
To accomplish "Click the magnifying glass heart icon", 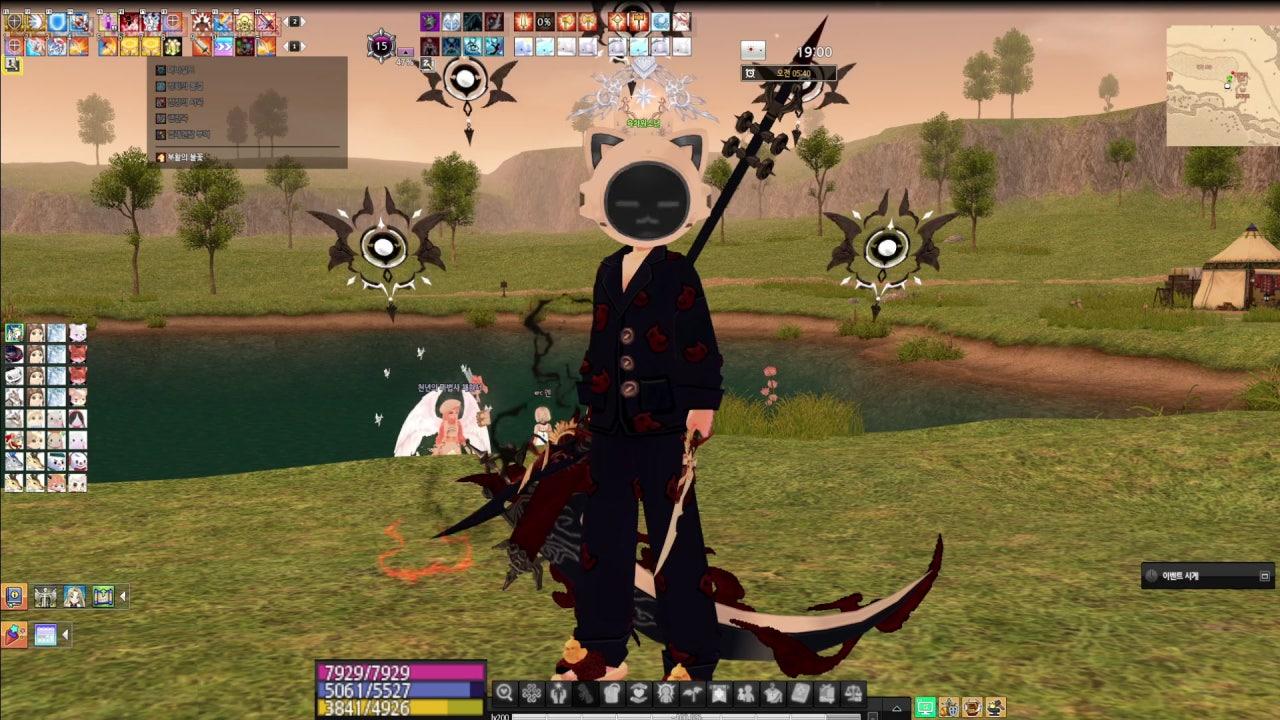I will pyautogui.click(x=505, y=693).
